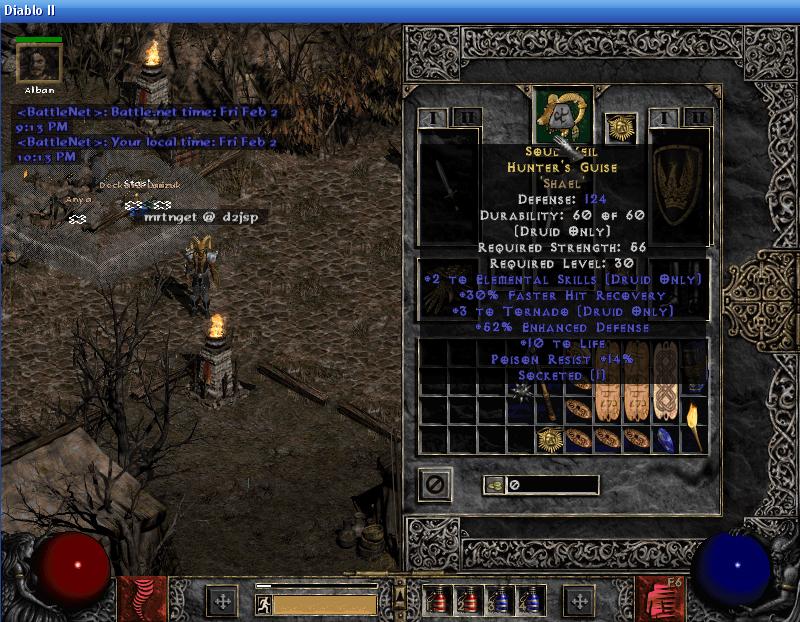The width and height of the screenshot is (800, 622).
Task: Toggle run/walk mode
Action: point(264,604)
